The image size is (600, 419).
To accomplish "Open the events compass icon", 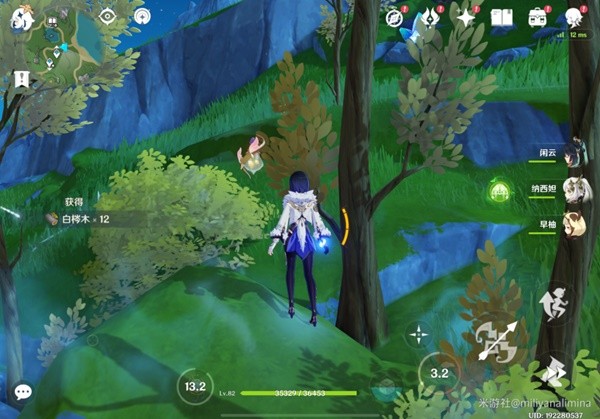I will click(x=394, y=17).
